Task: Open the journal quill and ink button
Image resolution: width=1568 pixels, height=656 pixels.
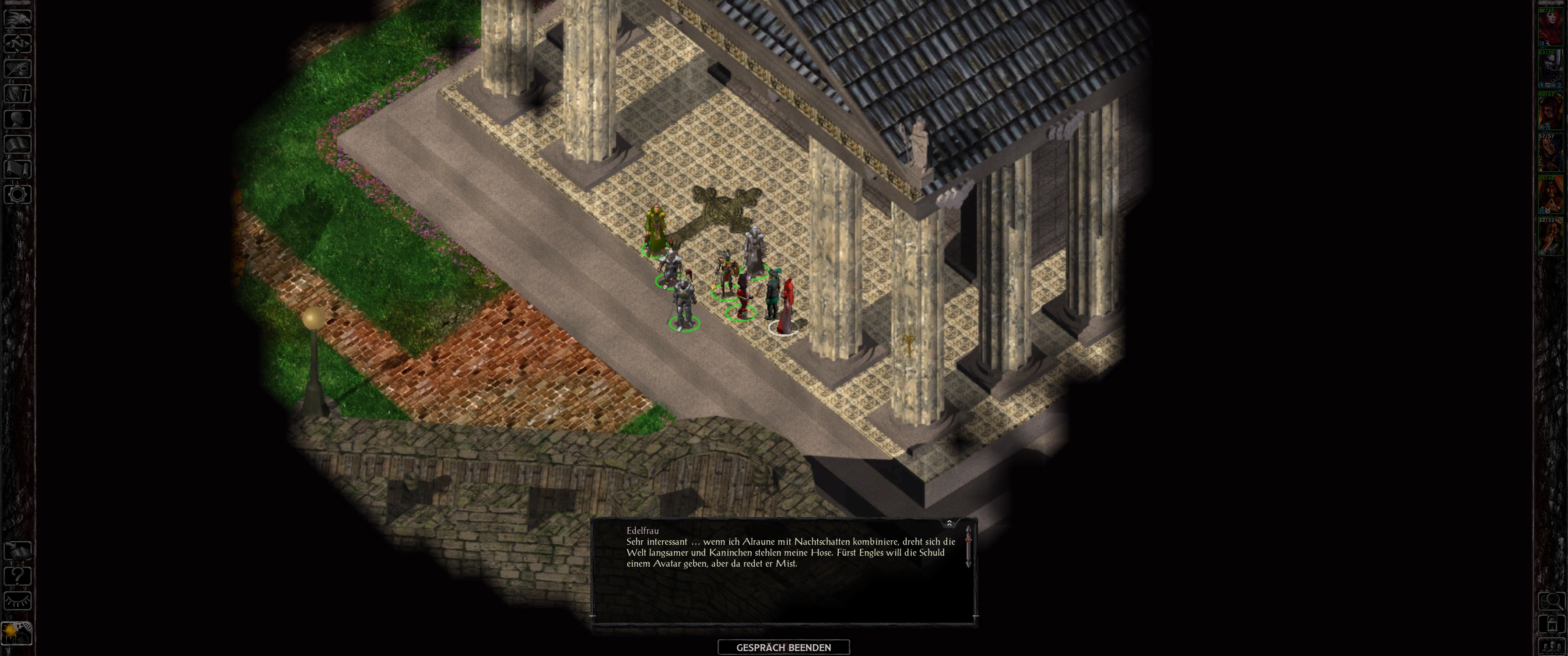Action: (18, 68)
